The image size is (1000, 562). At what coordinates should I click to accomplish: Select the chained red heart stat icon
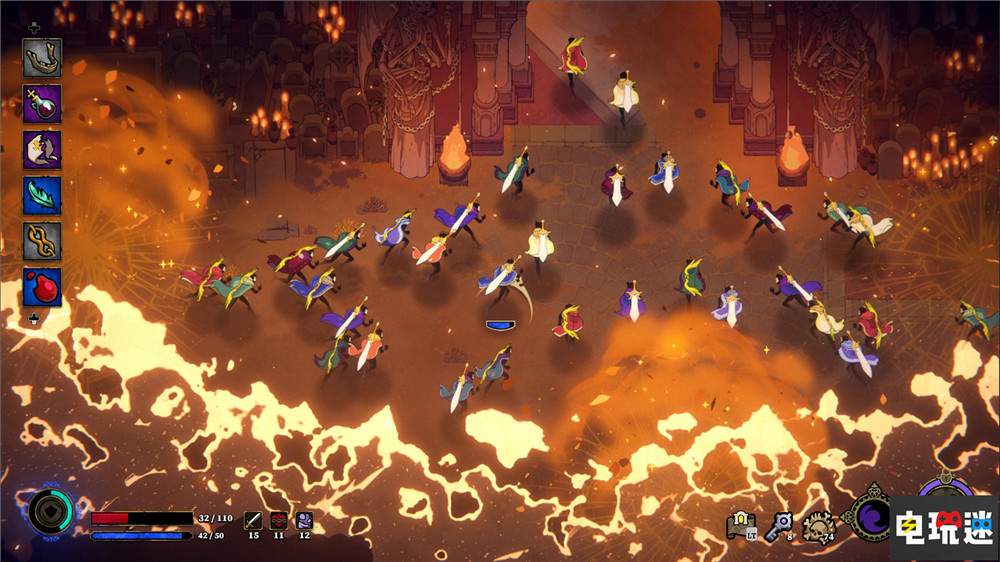tap(279, 519)
